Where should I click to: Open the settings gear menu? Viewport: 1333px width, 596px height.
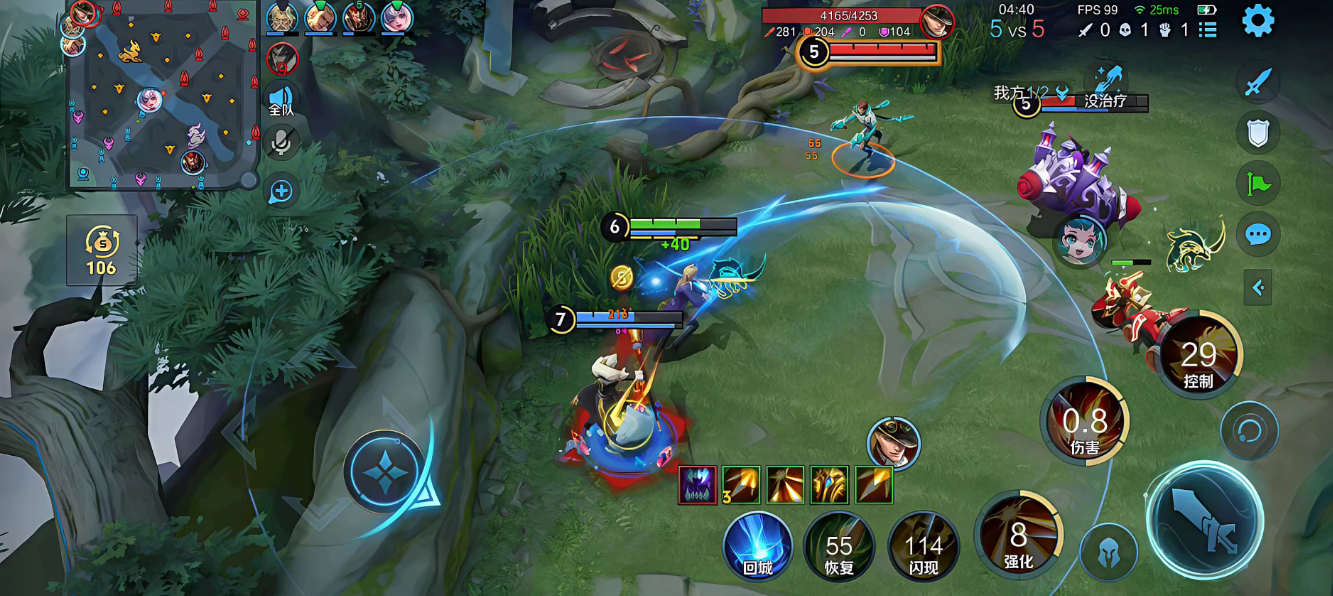coord(1257,20)
